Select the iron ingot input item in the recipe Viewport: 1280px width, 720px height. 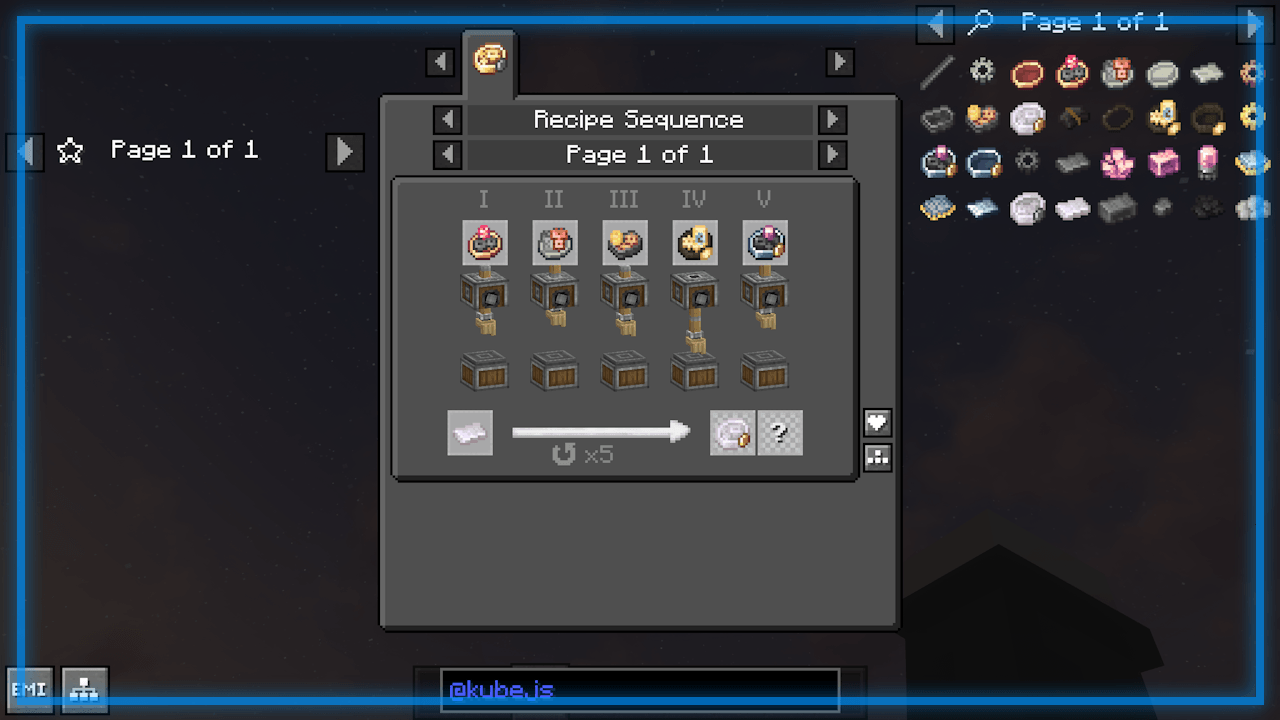(470, 432)
